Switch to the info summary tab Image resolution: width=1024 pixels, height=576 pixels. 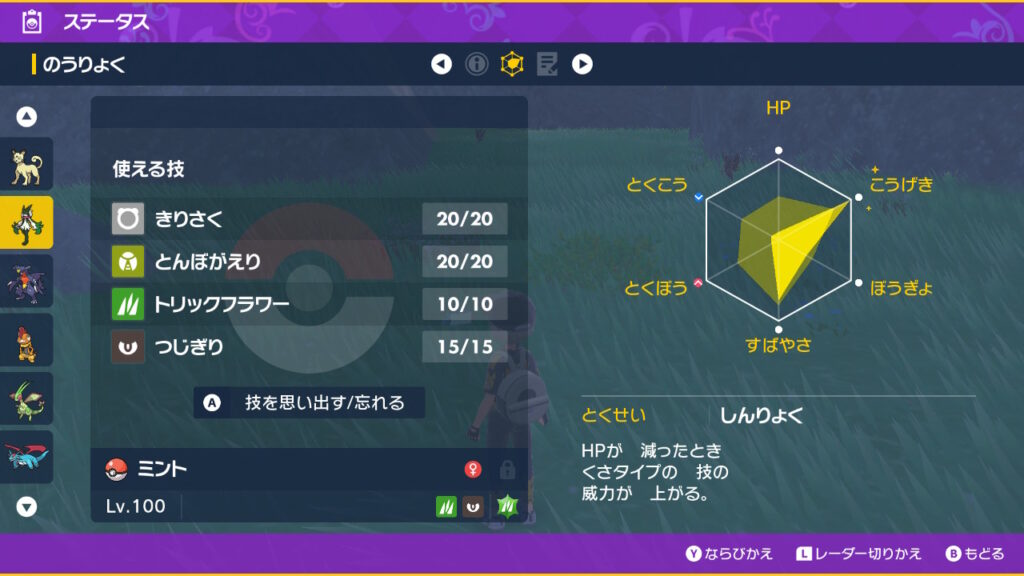(x=477, y=65)
